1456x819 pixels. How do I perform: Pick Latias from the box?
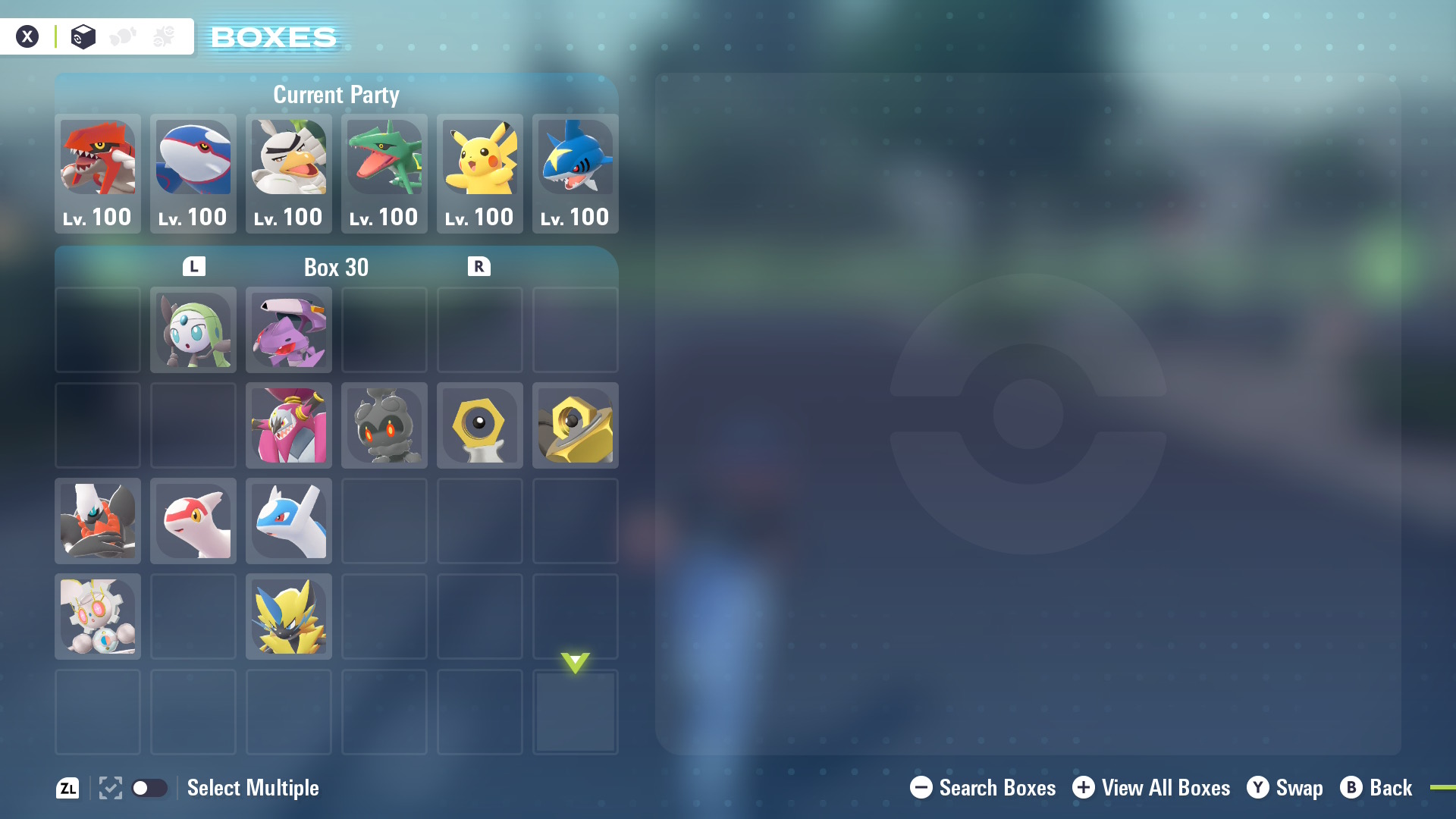[x=193, y=521]
